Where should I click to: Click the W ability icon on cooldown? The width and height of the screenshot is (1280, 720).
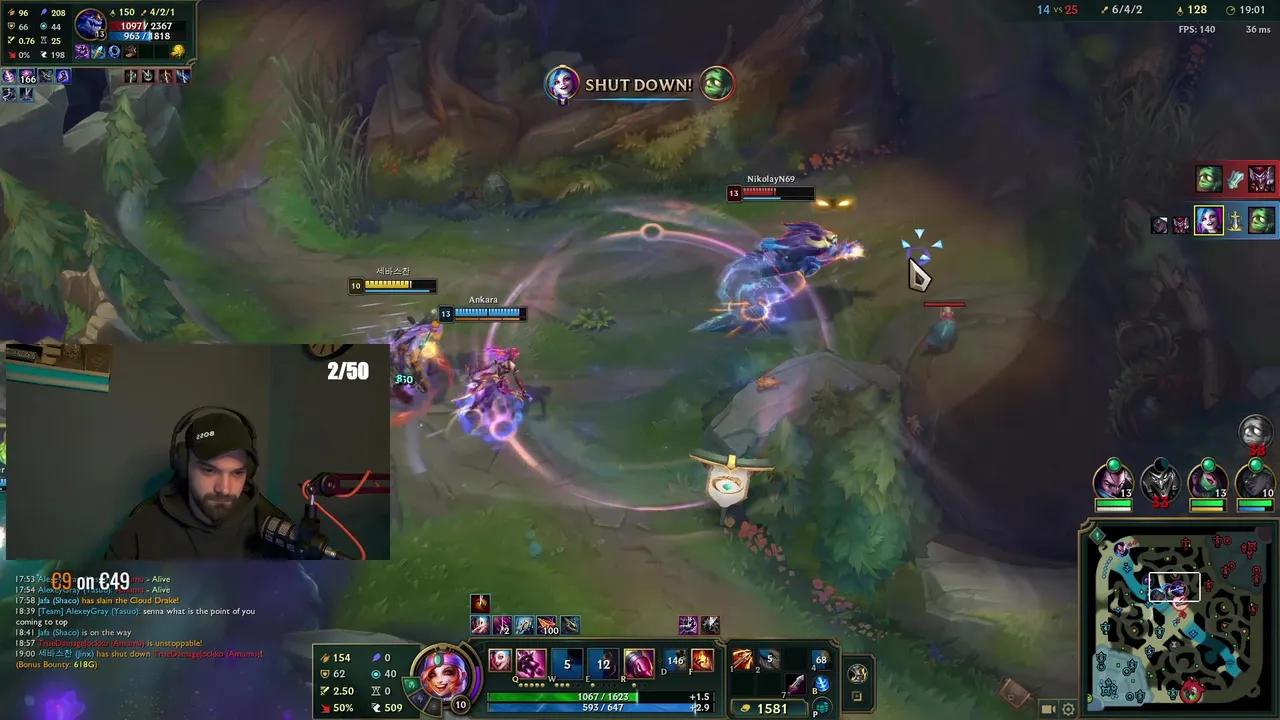click(566, 663)
